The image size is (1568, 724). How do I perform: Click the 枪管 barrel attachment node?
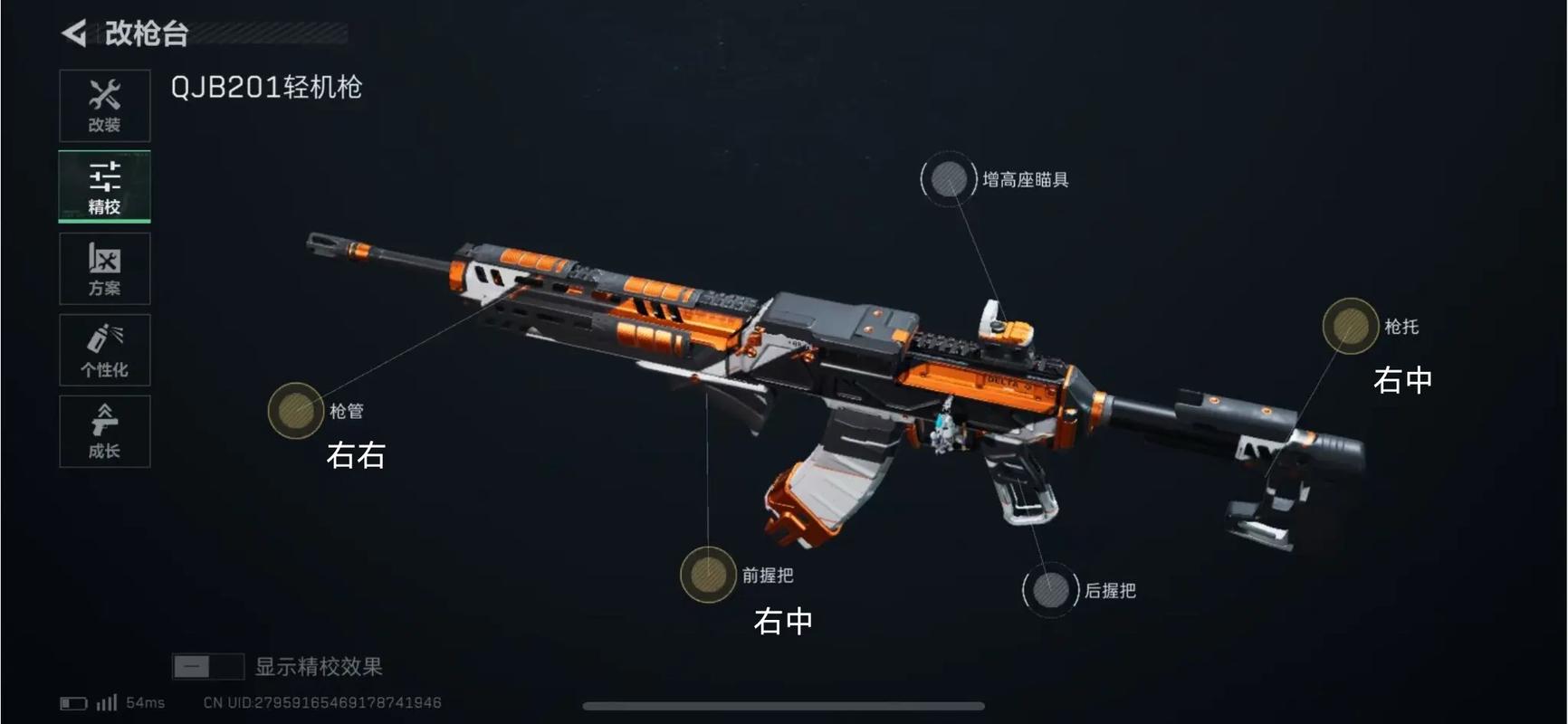[294, 410]
